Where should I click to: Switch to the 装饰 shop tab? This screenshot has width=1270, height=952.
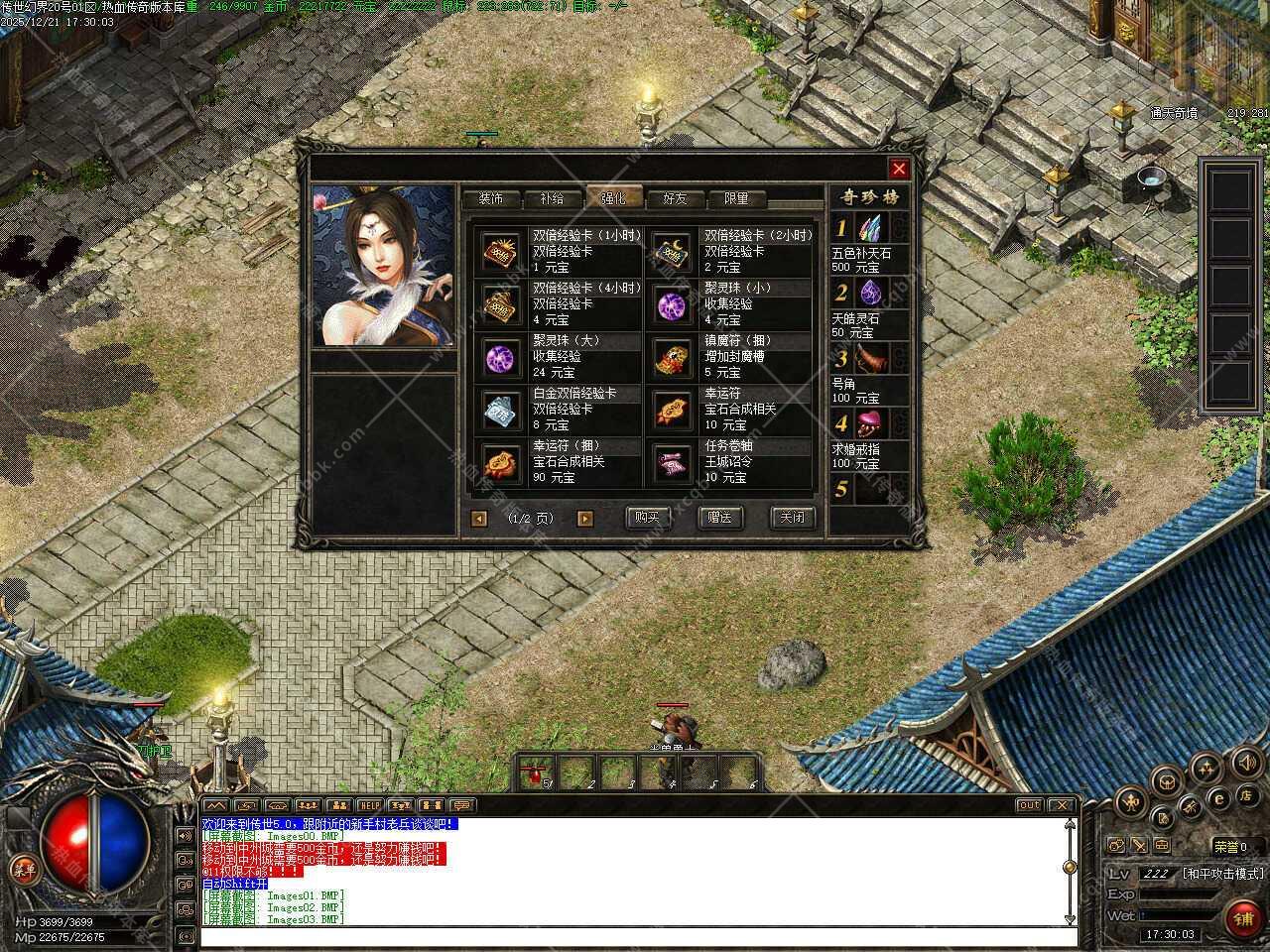pos(490,198)
